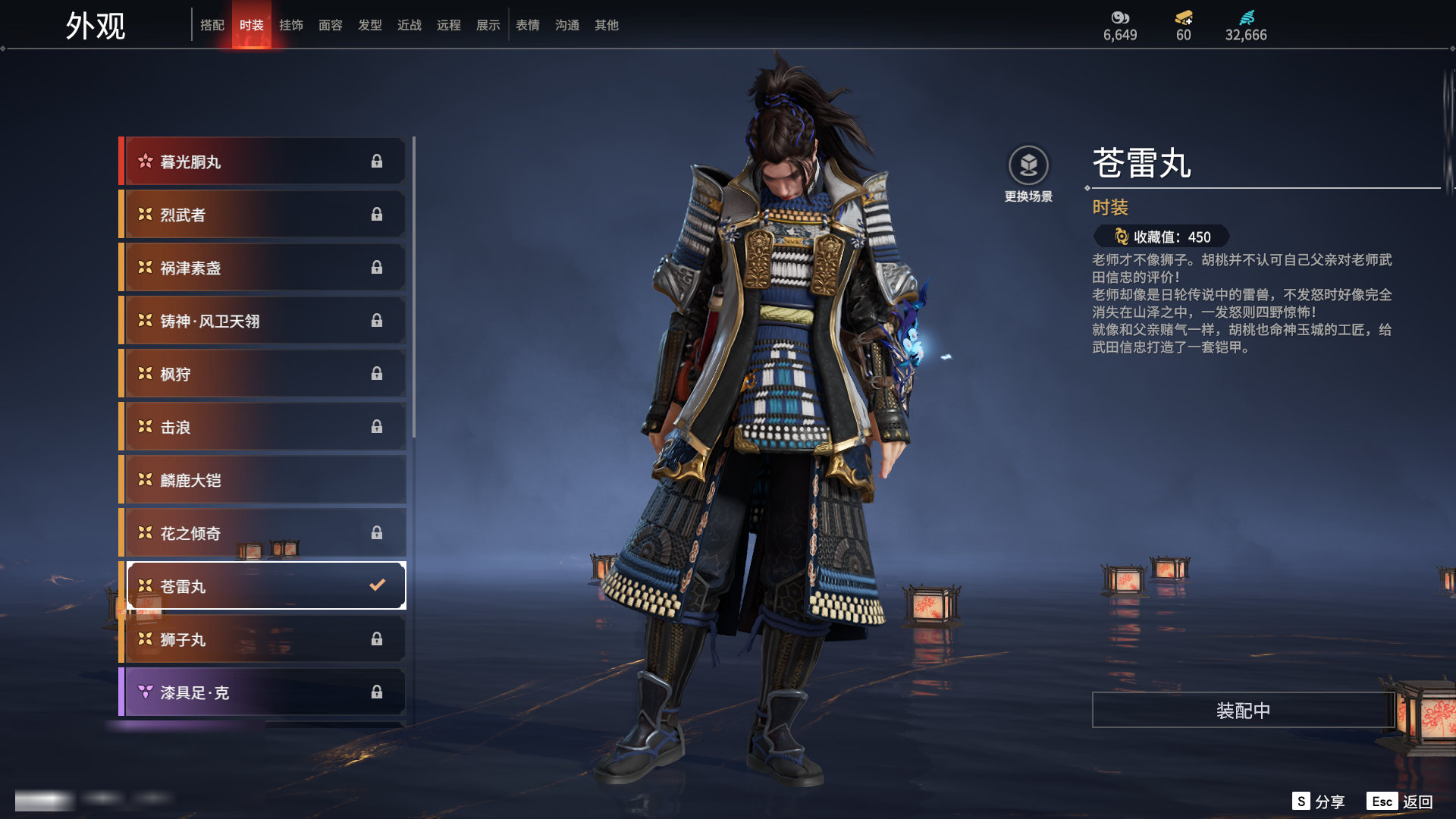
Task: Open the 其他 tab
Action: (607, 25)
